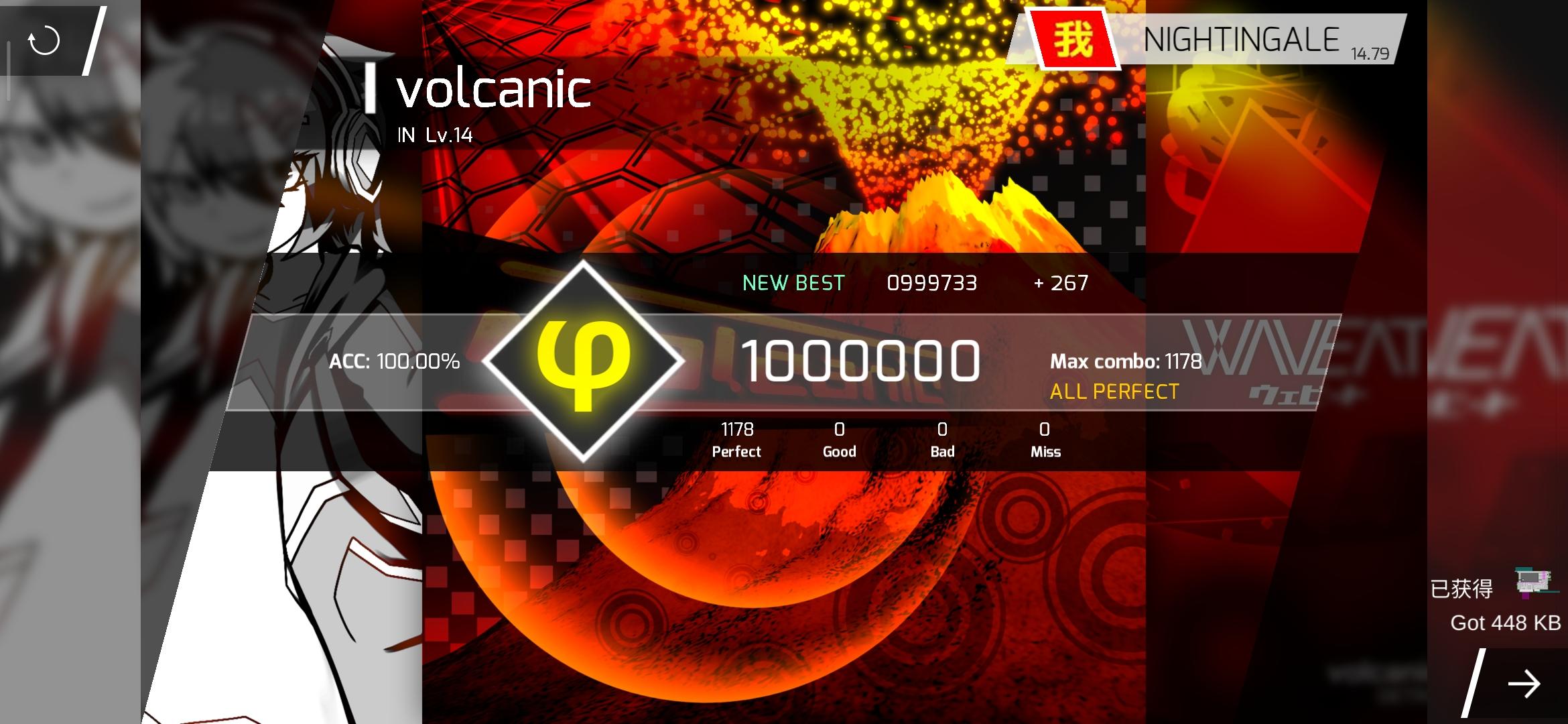
Task: Select the IN Lv.14 difficulty label
Action: pos(436,135)
